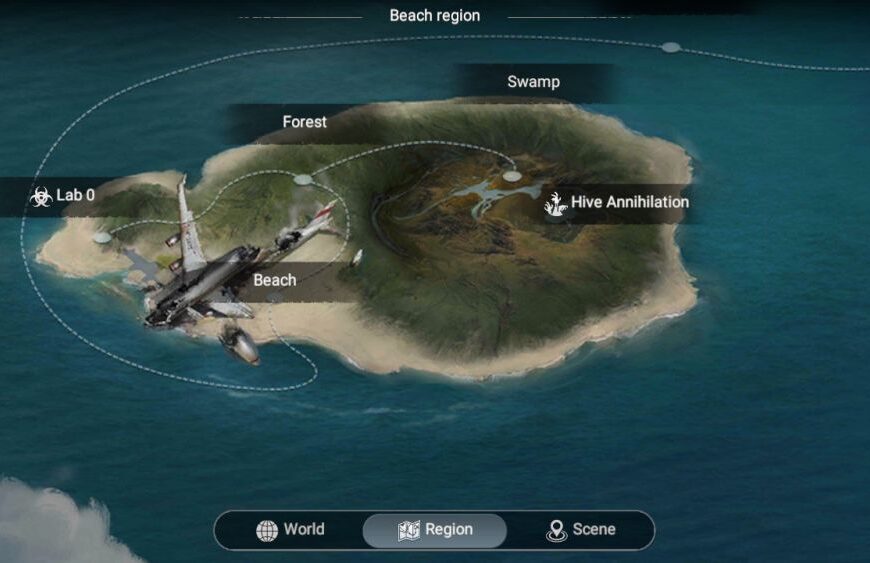
Task: Switch to the World map tab
Action: click(290, 530)
